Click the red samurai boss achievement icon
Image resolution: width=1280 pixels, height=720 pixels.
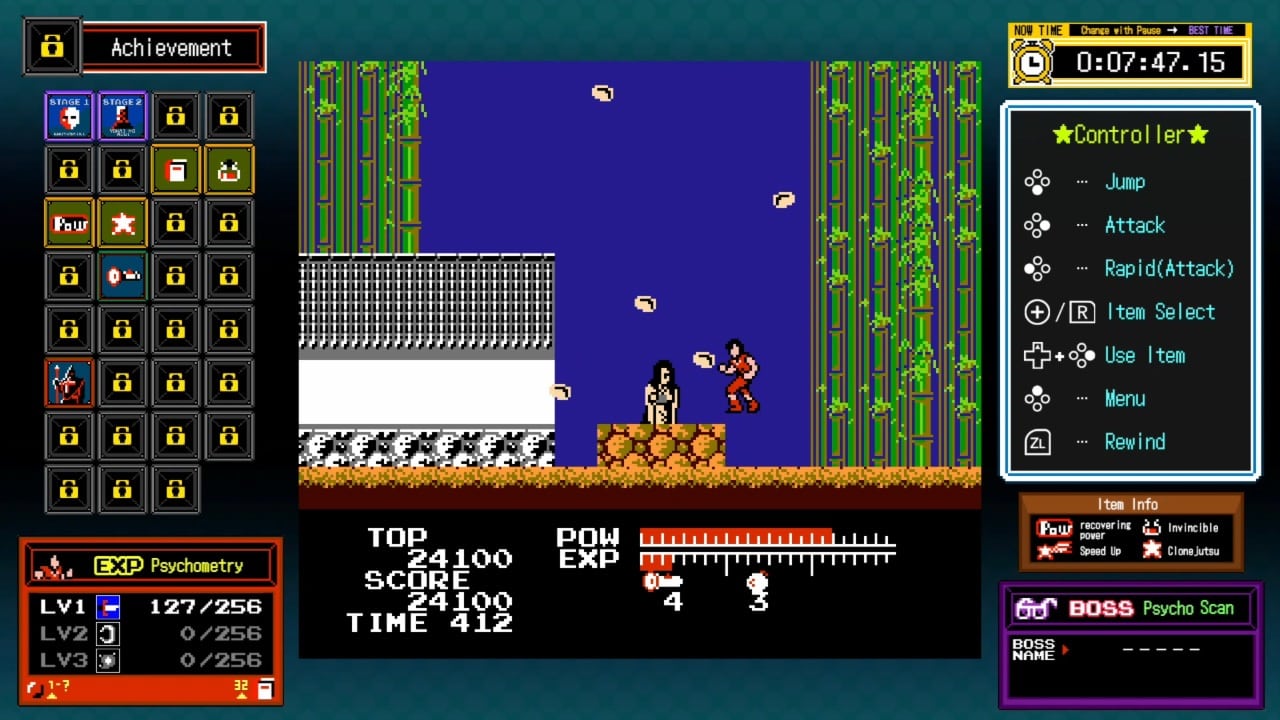68,382
